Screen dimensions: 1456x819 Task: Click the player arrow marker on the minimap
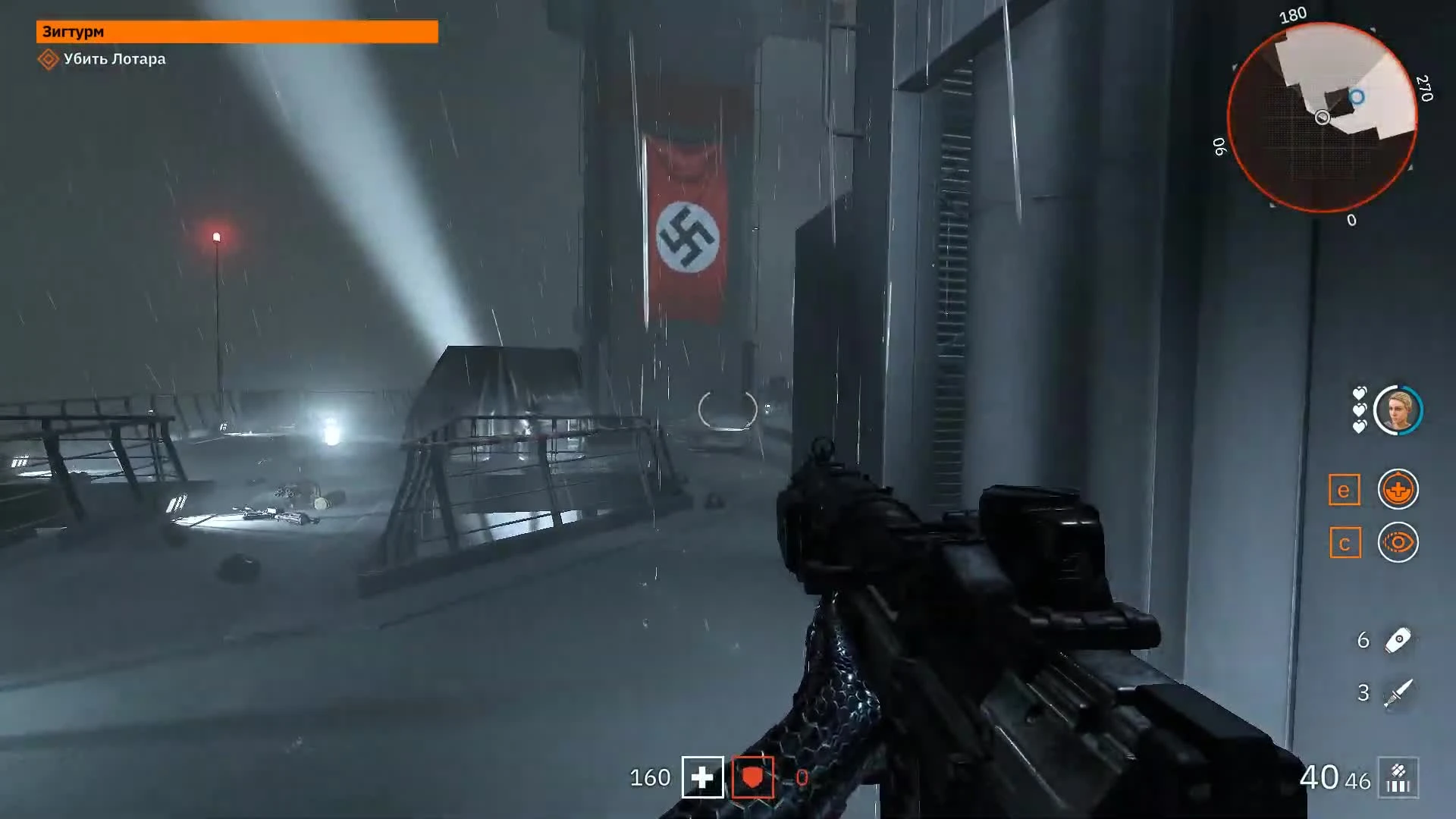1321,118
